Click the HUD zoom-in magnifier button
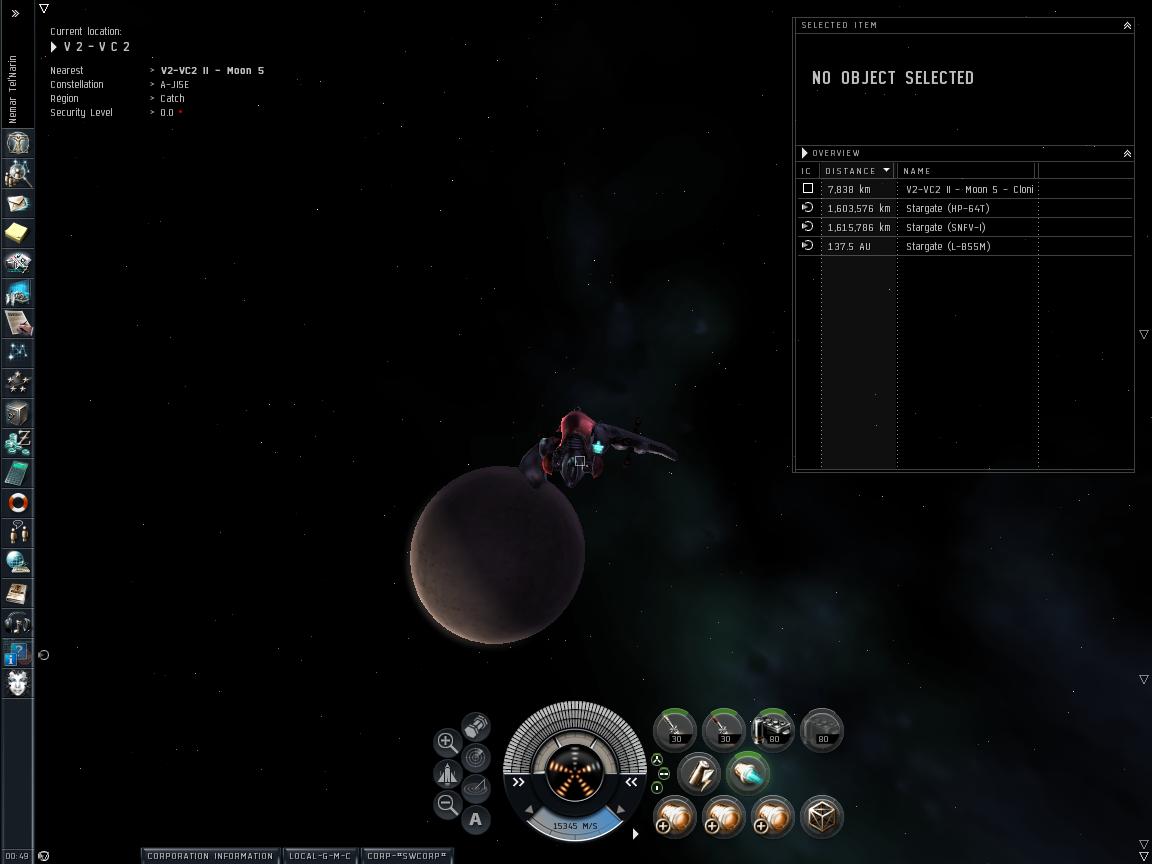This screenshot has height=864, width=1152. [447, 742]
